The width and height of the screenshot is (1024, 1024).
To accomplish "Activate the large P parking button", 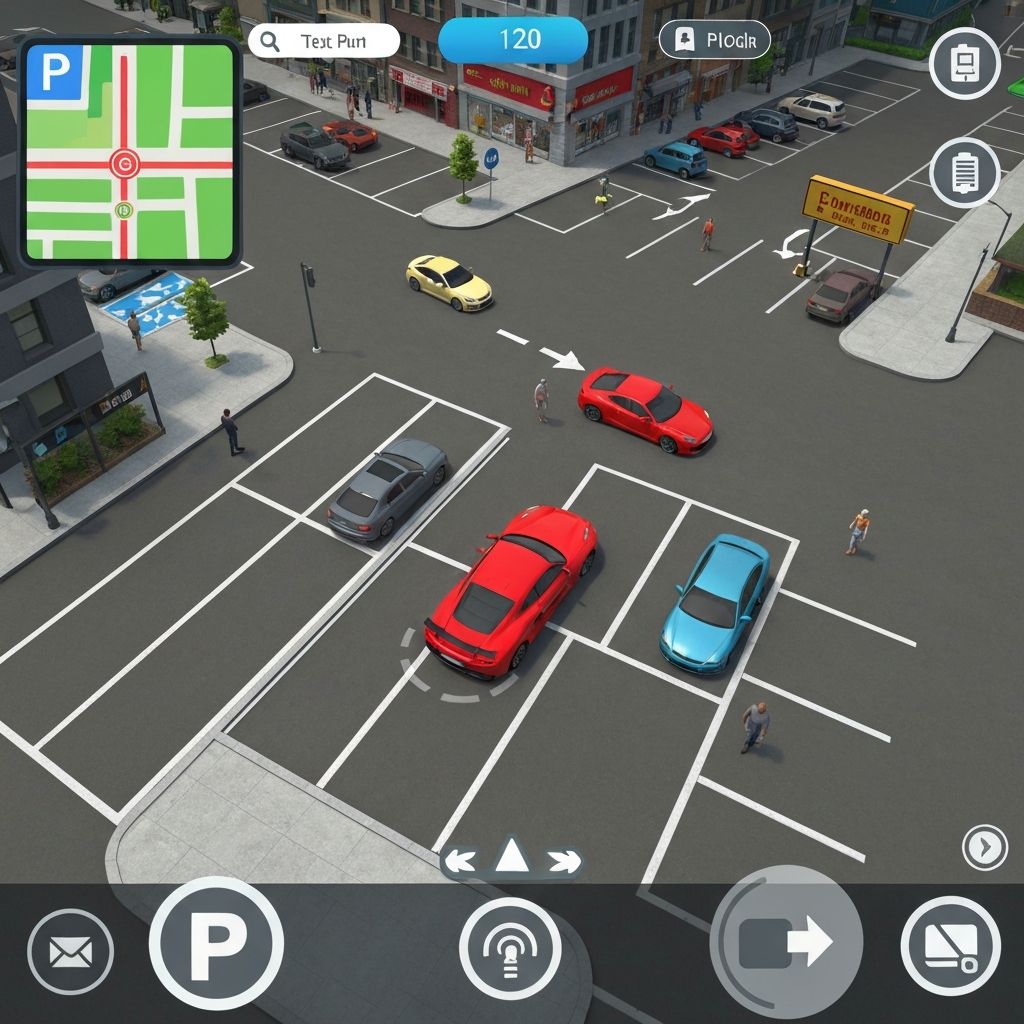I will [216, 943].
